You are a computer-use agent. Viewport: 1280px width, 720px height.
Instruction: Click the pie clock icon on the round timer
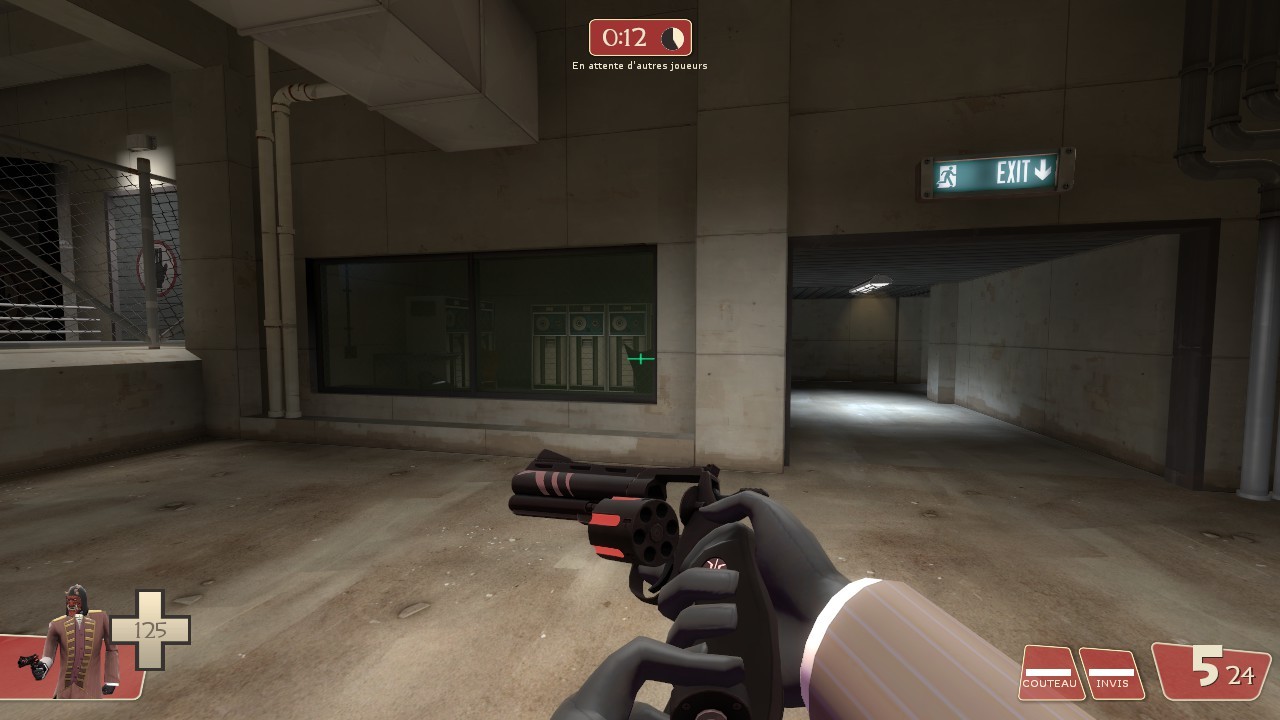pyautogui.click(x=672, y=37)
